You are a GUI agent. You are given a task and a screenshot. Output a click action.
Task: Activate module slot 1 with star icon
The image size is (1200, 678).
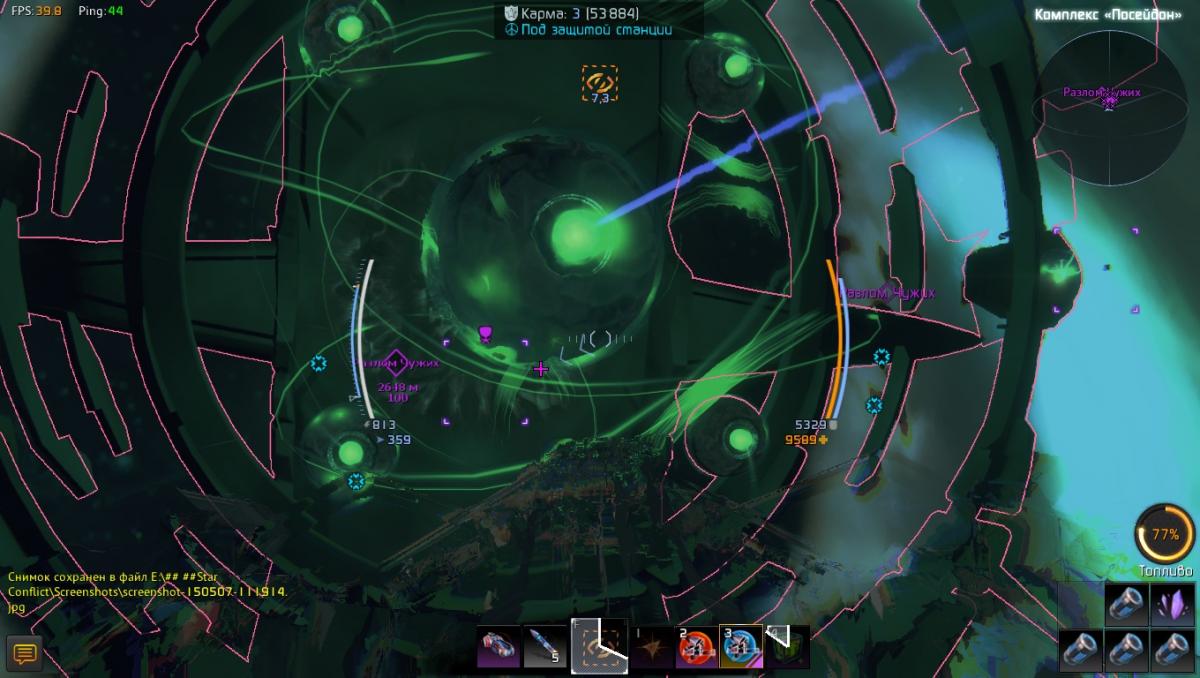tap(651, 647)
